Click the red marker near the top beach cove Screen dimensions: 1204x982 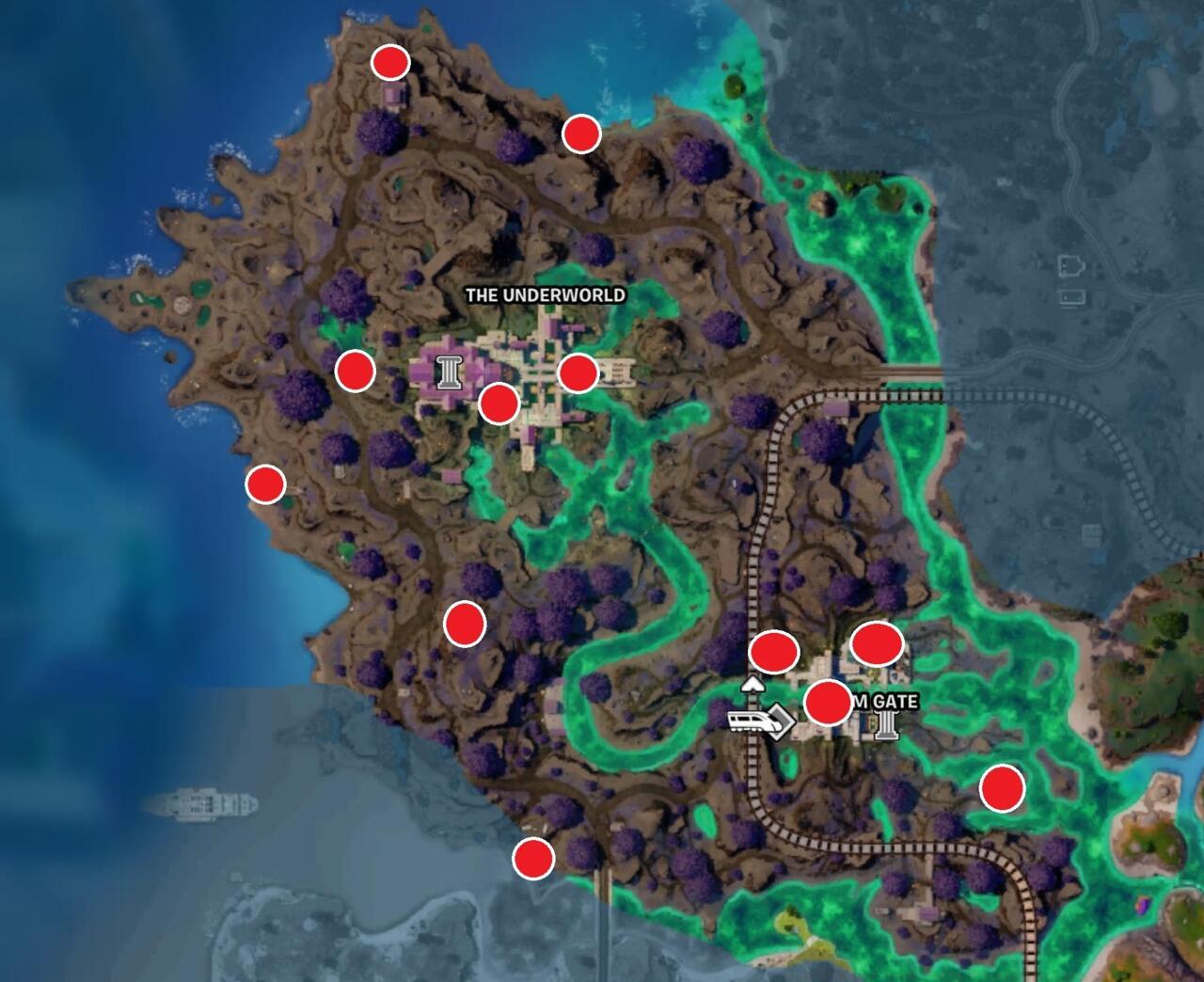tap(580, 135)
